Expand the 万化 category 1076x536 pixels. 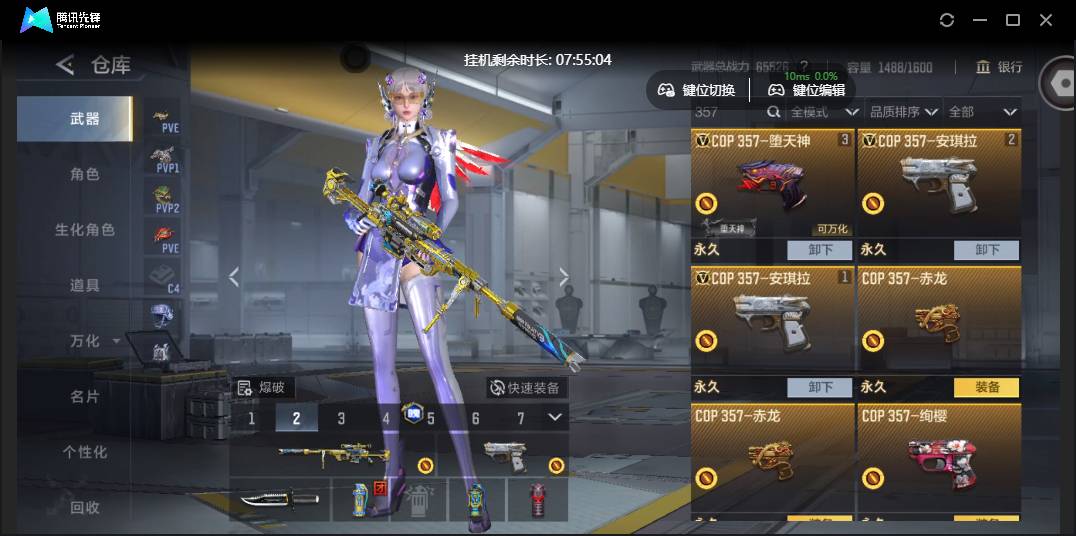(92, 341)
